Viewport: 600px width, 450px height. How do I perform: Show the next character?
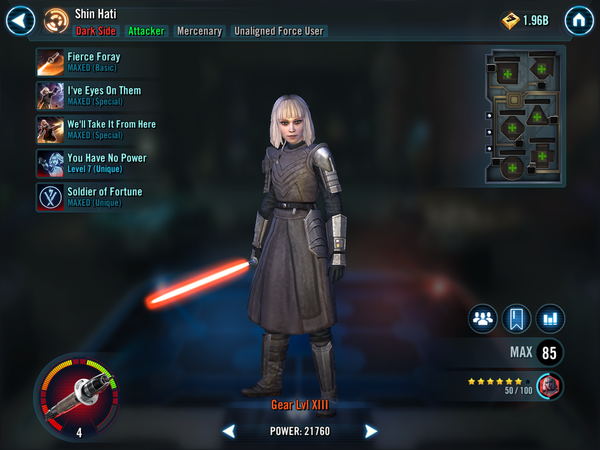[371, 431]
